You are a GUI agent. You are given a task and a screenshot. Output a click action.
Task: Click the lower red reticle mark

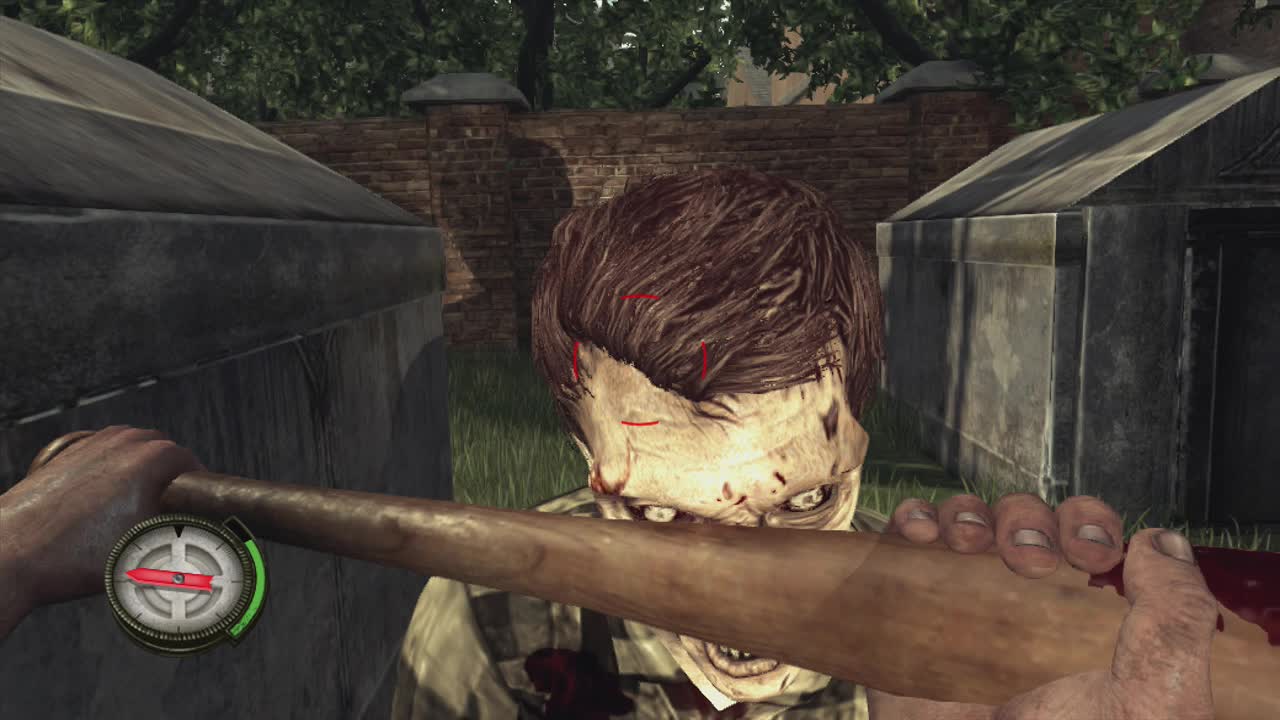click(x=640, y=423)
